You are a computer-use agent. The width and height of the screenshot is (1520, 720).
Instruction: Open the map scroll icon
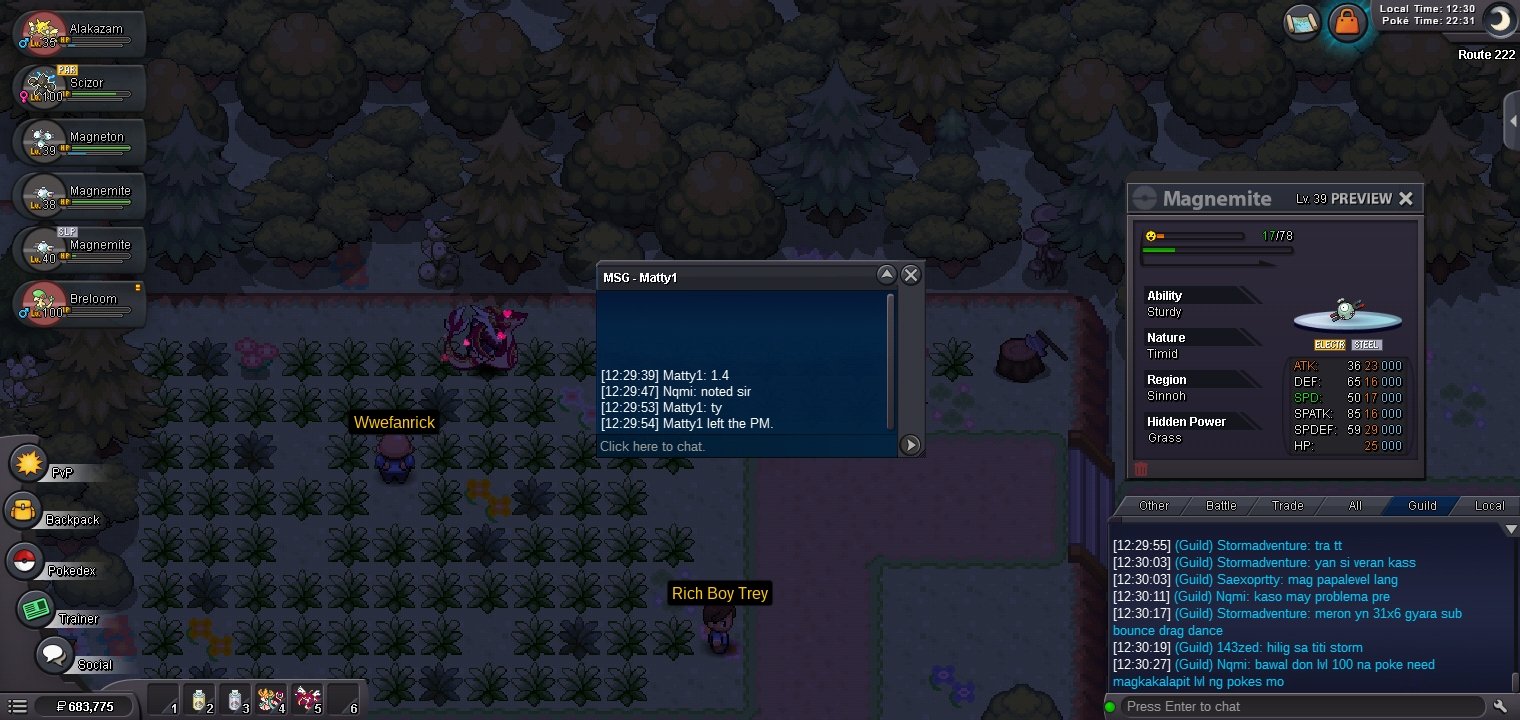click(1303, 22)
